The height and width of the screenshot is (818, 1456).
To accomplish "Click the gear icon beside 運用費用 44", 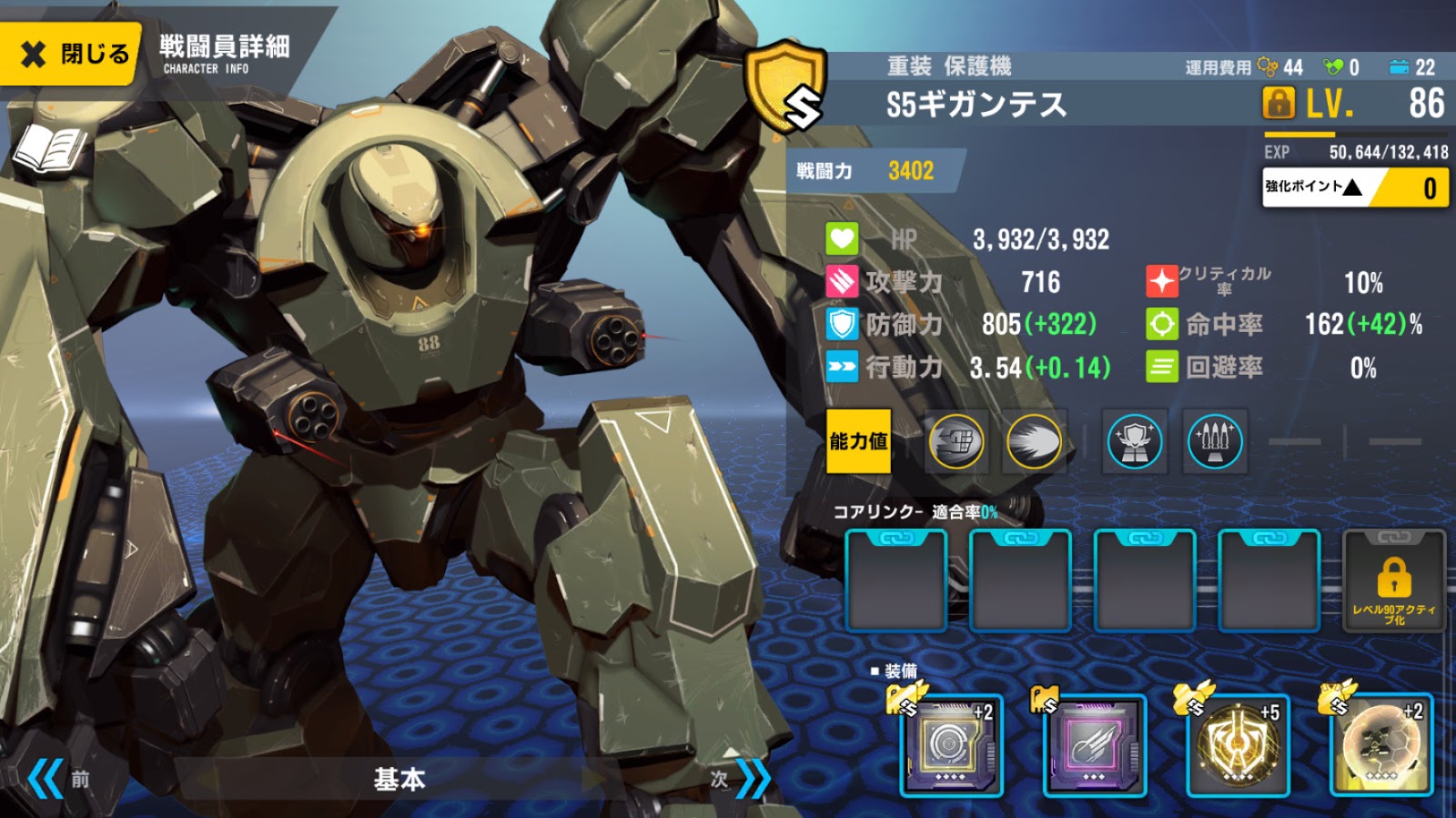I will (x=1269, y=66).
